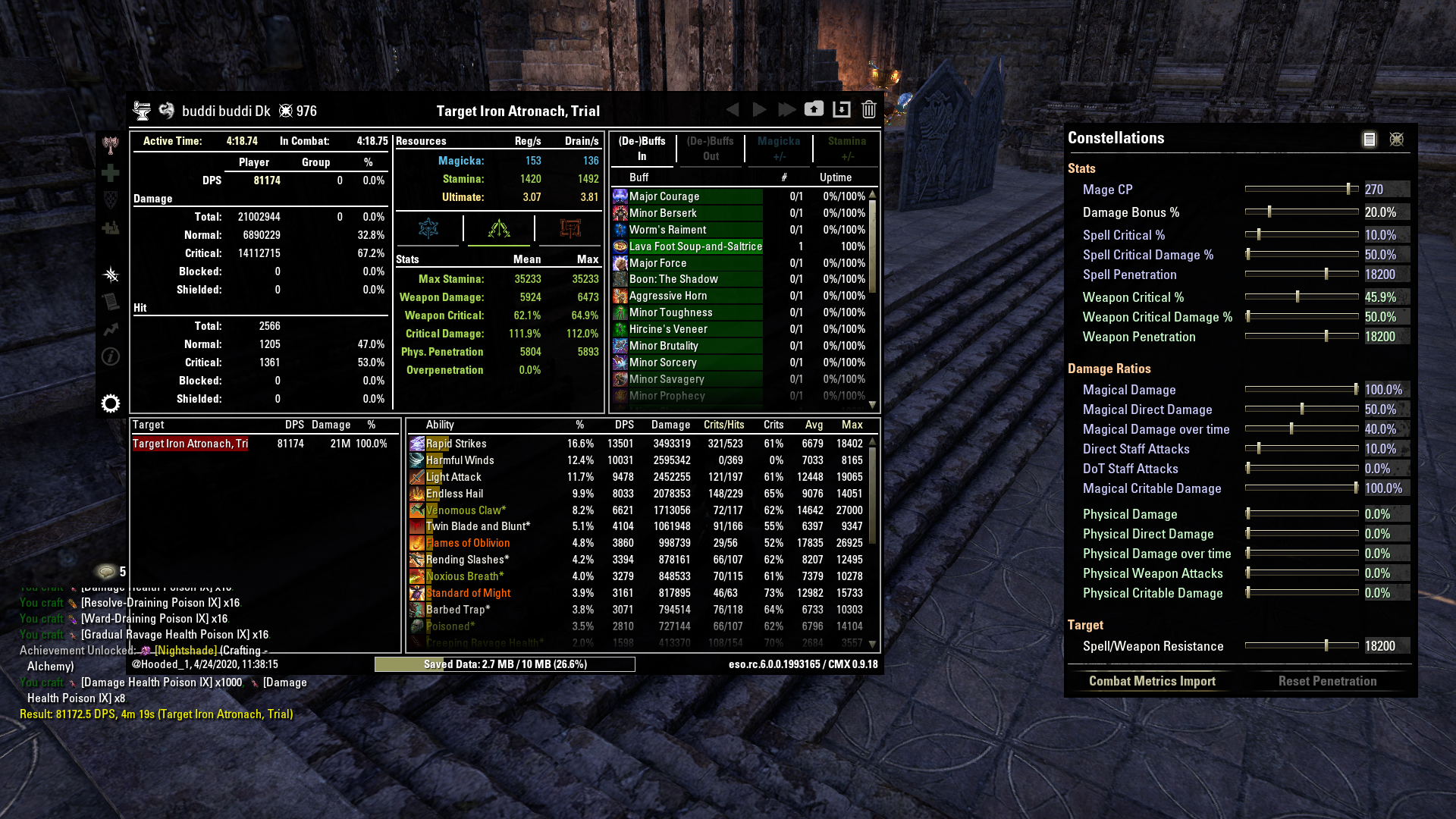Adjust the Mage CP slider
Screen dimensions: 1456x819
[1349, 189]
